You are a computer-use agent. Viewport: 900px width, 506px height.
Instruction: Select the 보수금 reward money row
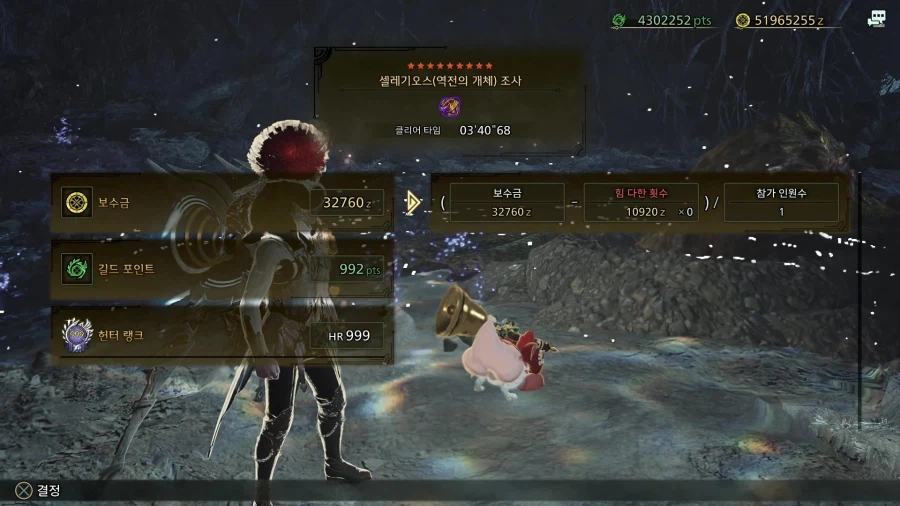[x=221, y=203]
